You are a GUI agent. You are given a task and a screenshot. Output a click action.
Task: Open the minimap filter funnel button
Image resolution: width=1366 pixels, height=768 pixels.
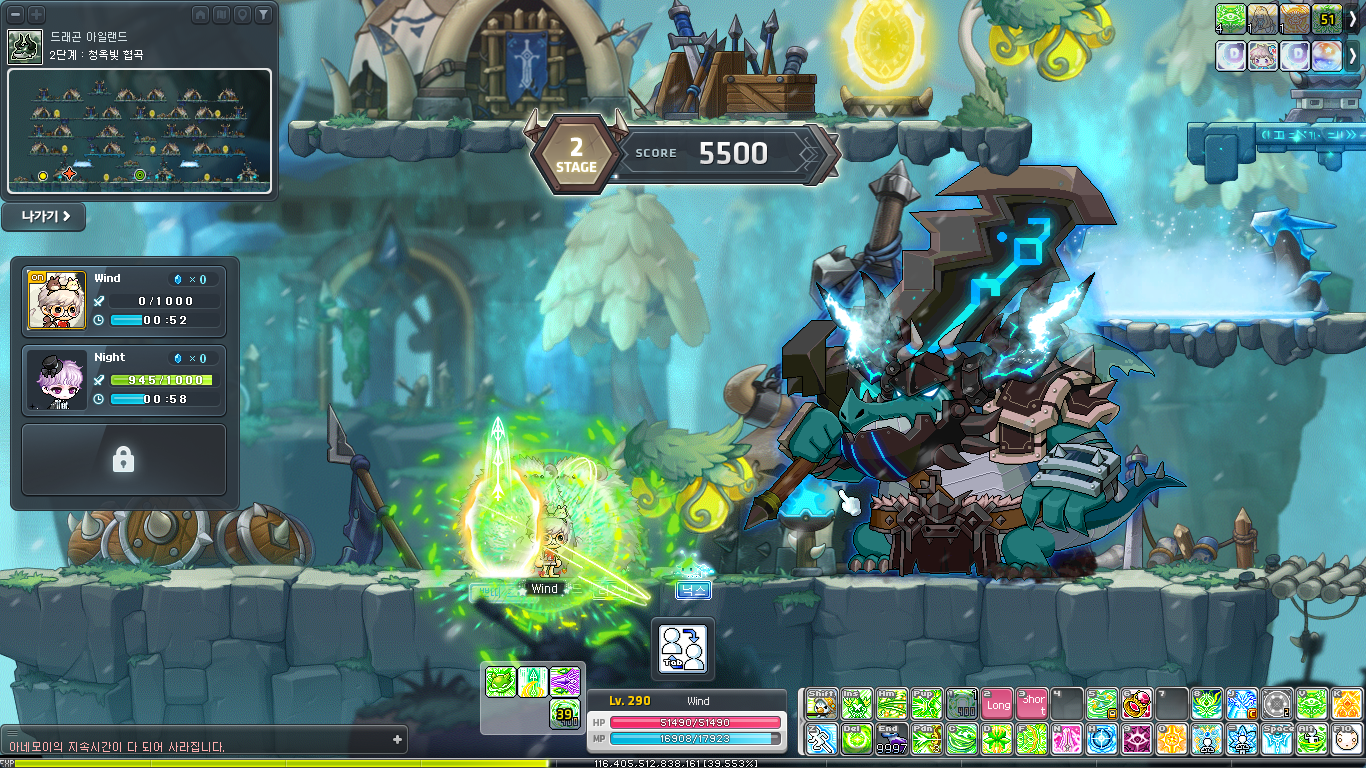pyautogui.click(x=262, y=14)
